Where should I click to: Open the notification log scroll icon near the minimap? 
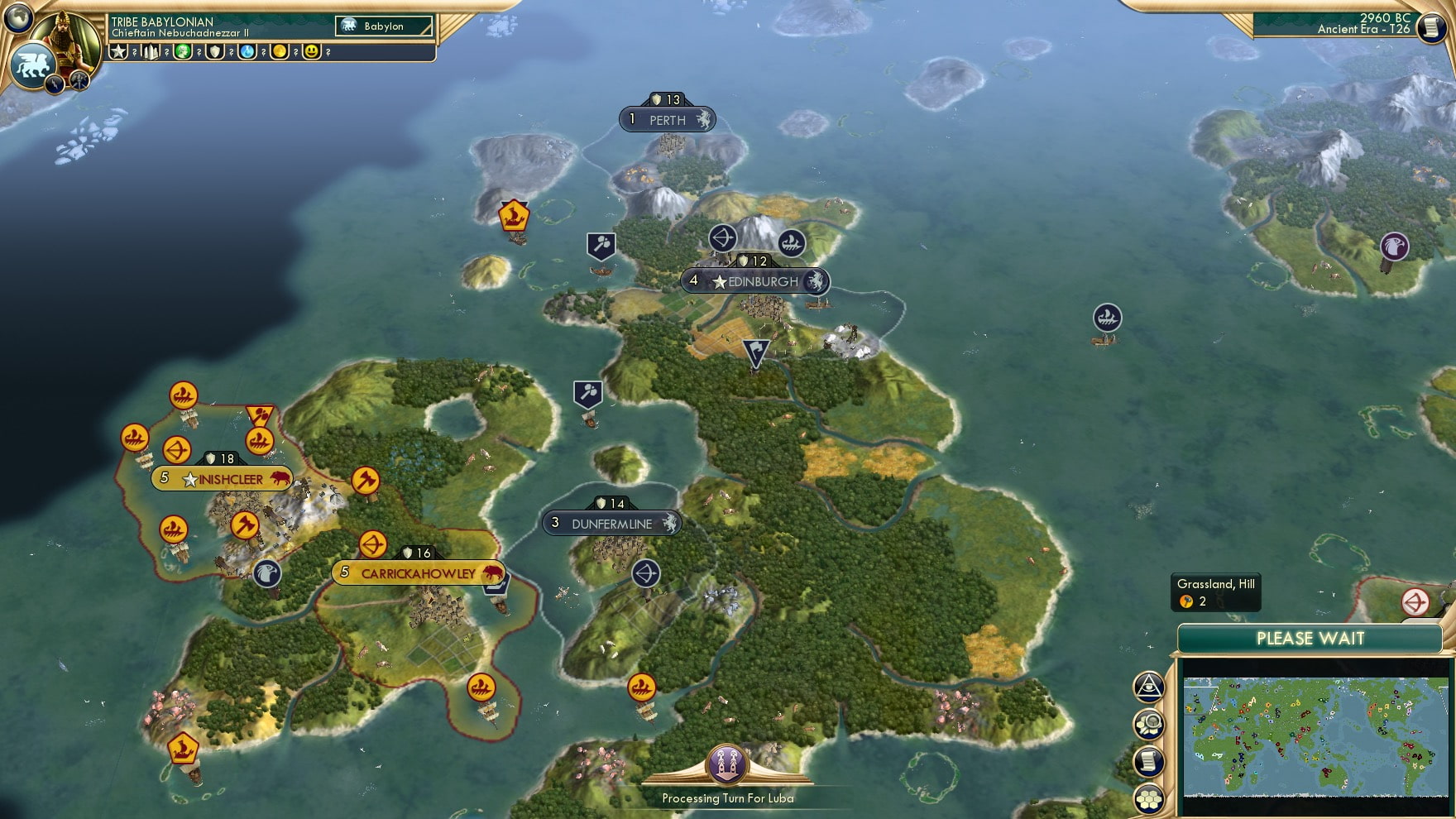(x=1148, y=760)
